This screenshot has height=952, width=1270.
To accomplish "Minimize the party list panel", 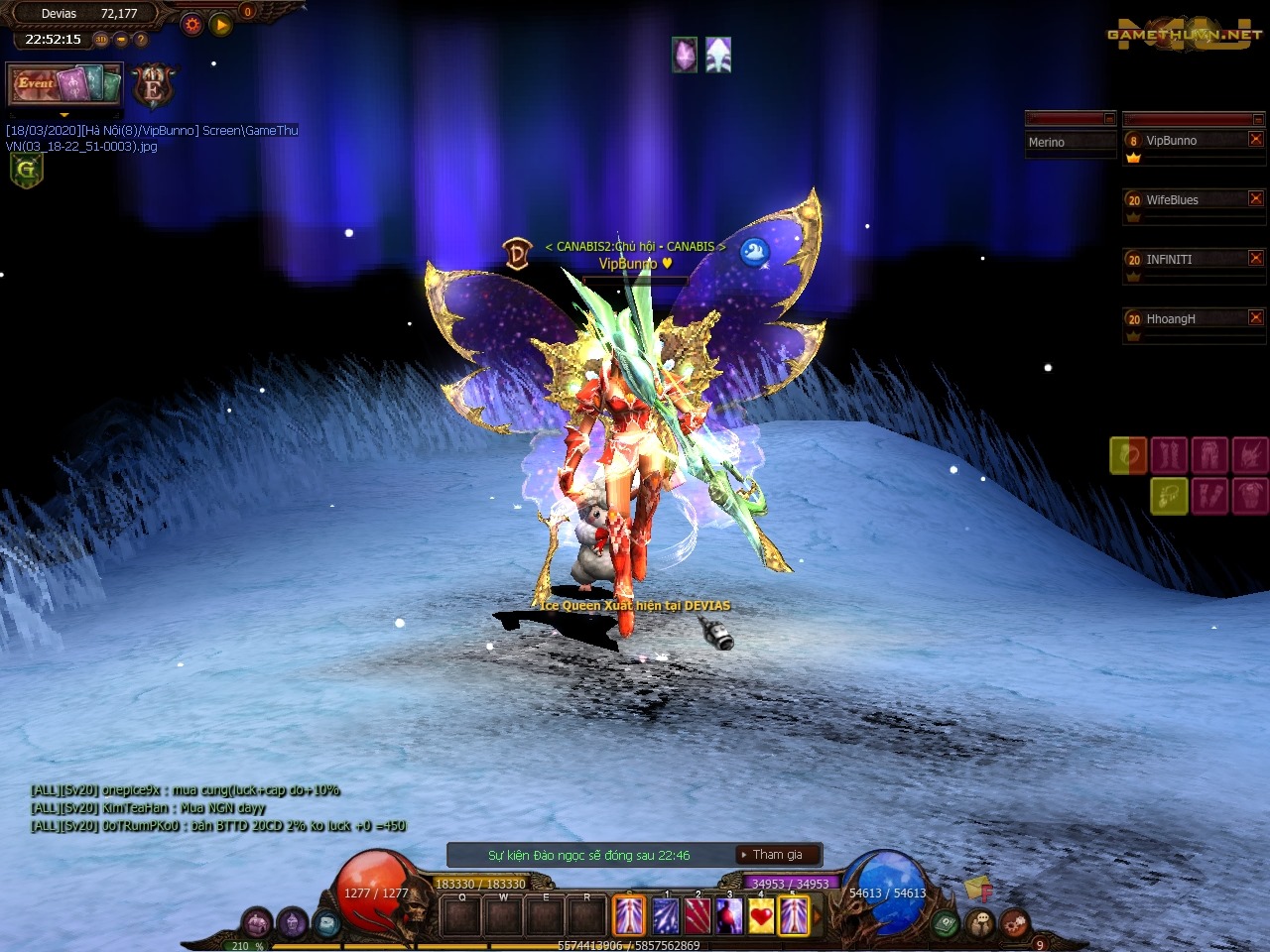I will coord(1258,119).
